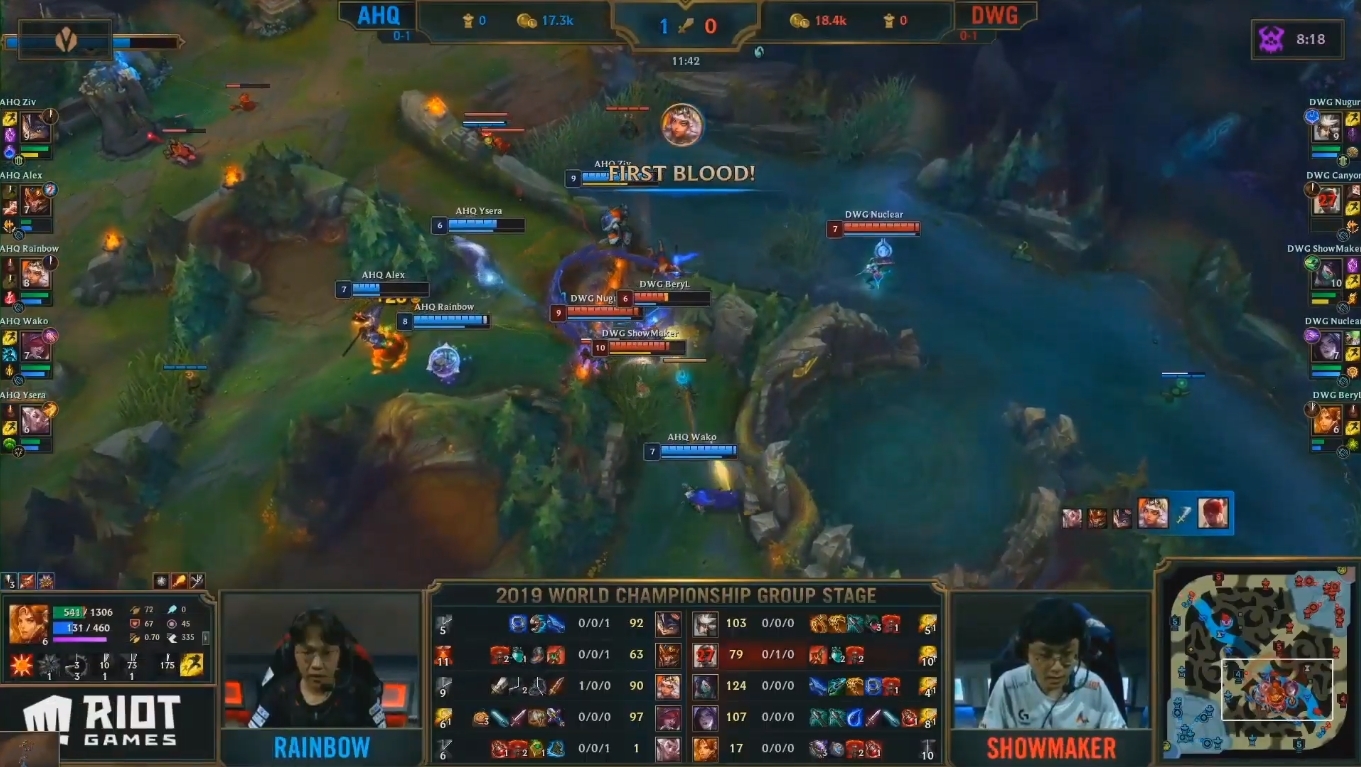Screen dimensions: 1361x767
Task: Click the RAINBOW player nameplate
Action: point(320,746)
